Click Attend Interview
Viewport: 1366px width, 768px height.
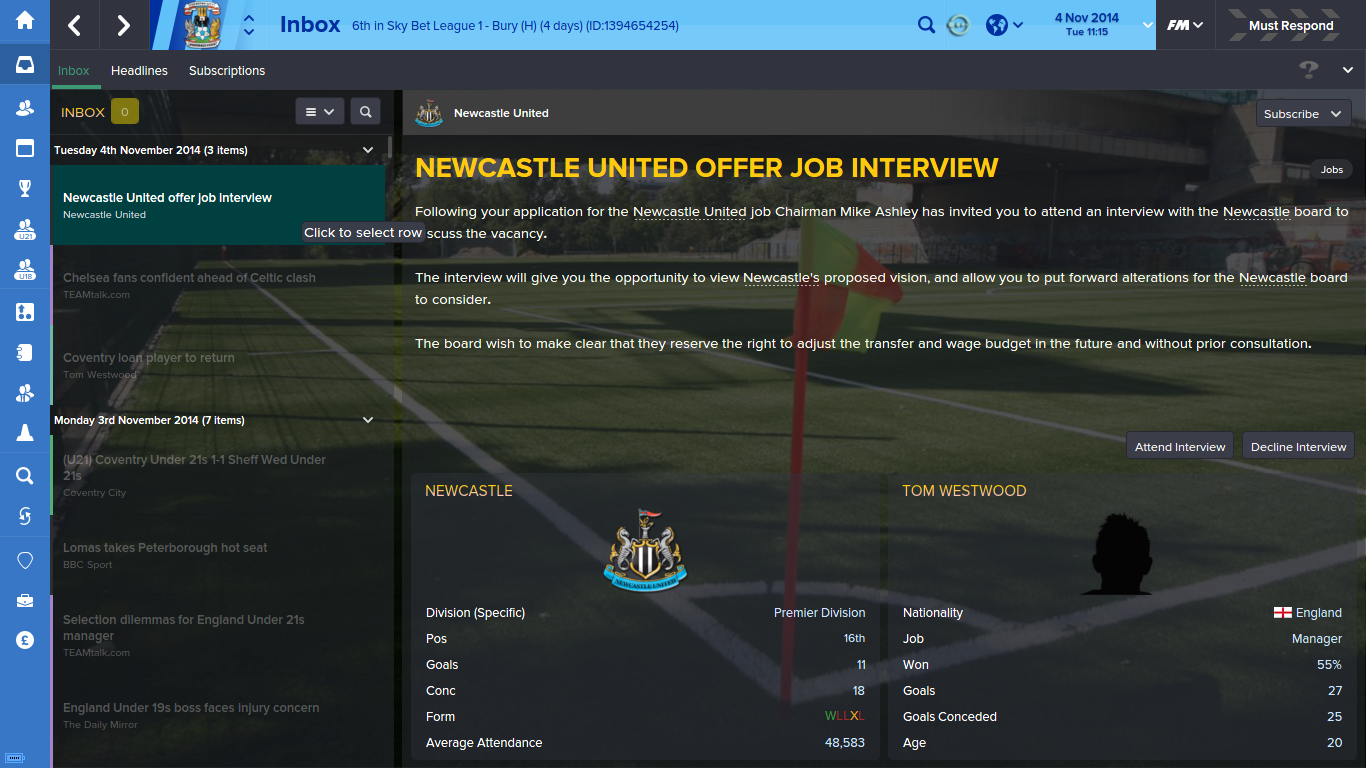click(1179, 445)
